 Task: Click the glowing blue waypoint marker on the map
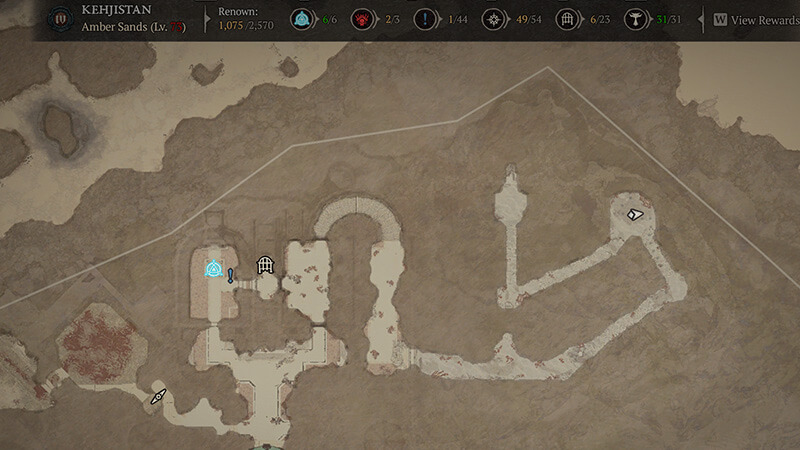[x=214, y=269]
